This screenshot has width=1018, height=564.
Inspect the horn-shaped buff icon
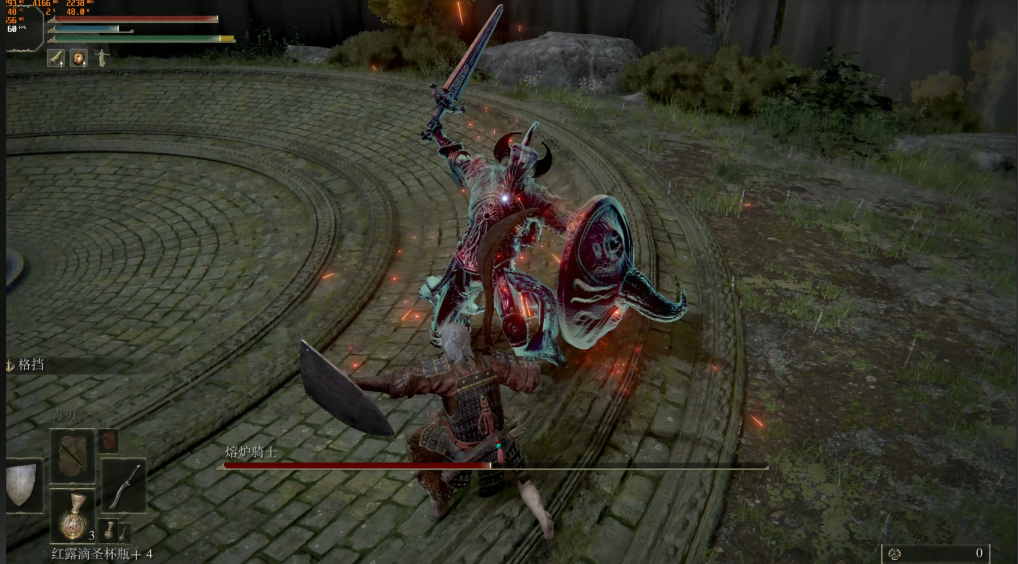[56, 58]
